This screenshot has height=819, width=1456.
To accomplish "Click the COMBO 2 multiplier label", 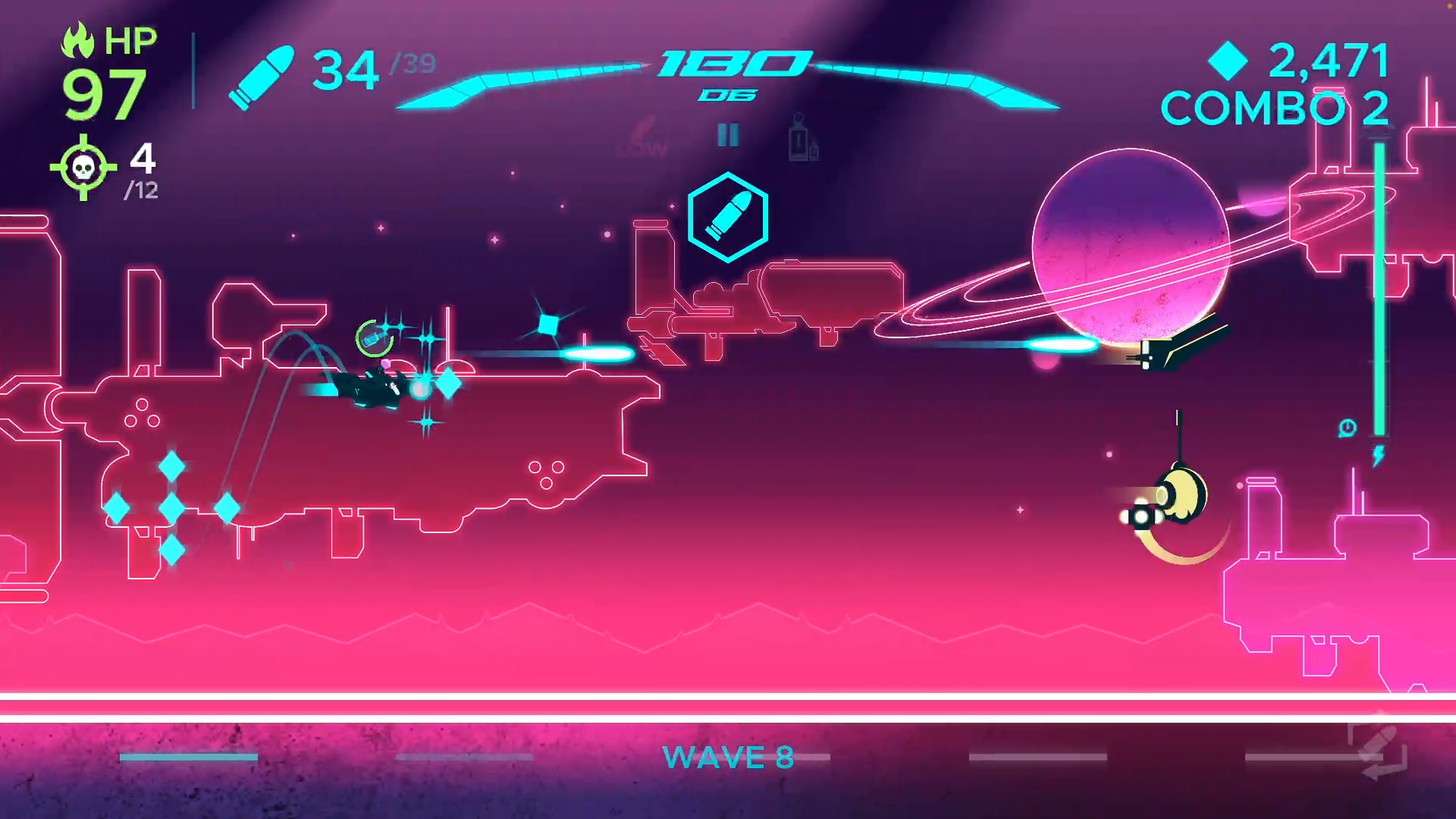I will click(x=1272, y=107).
